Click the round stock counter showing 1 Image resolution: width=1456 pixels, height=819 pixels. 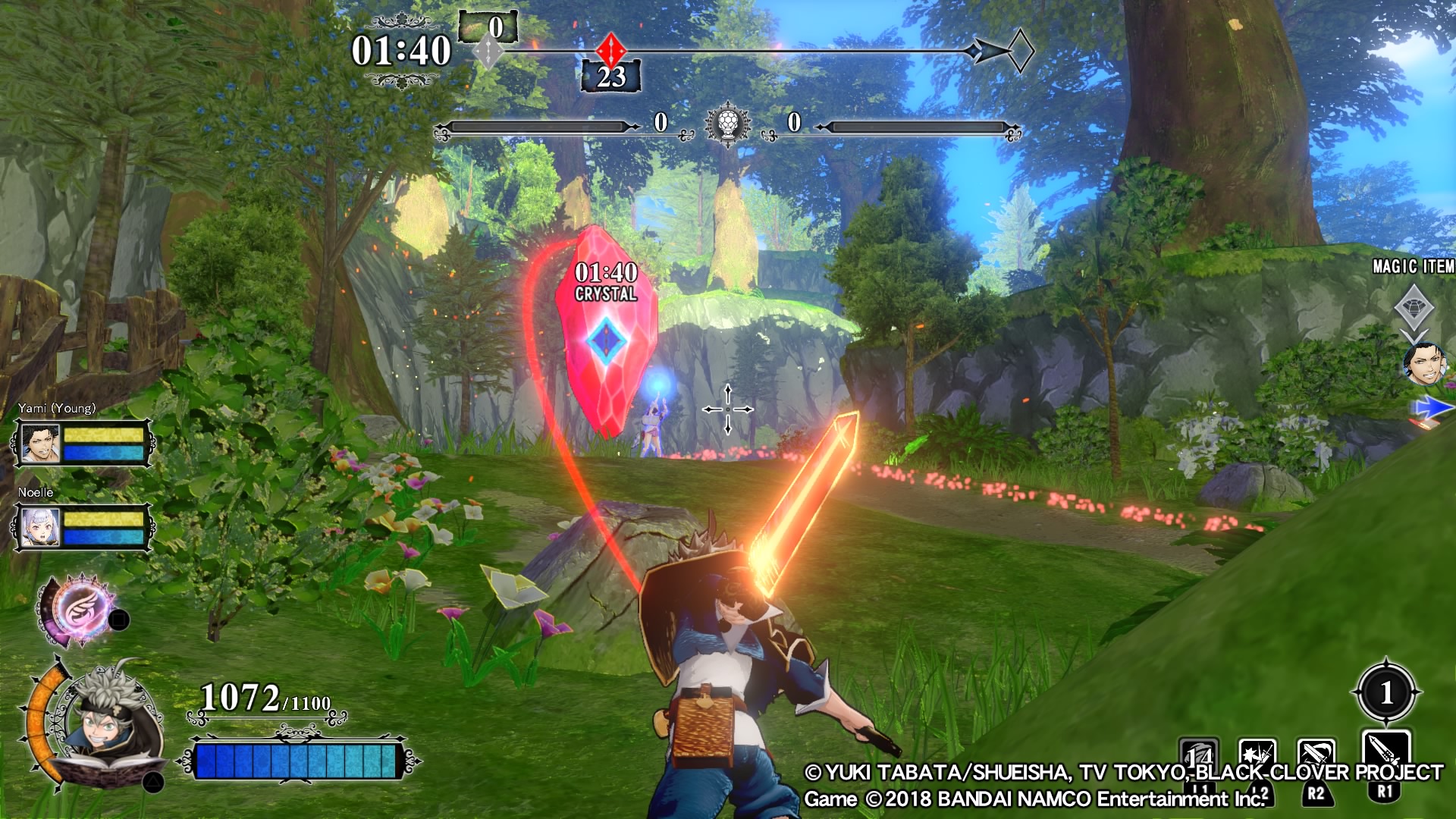1386,692
